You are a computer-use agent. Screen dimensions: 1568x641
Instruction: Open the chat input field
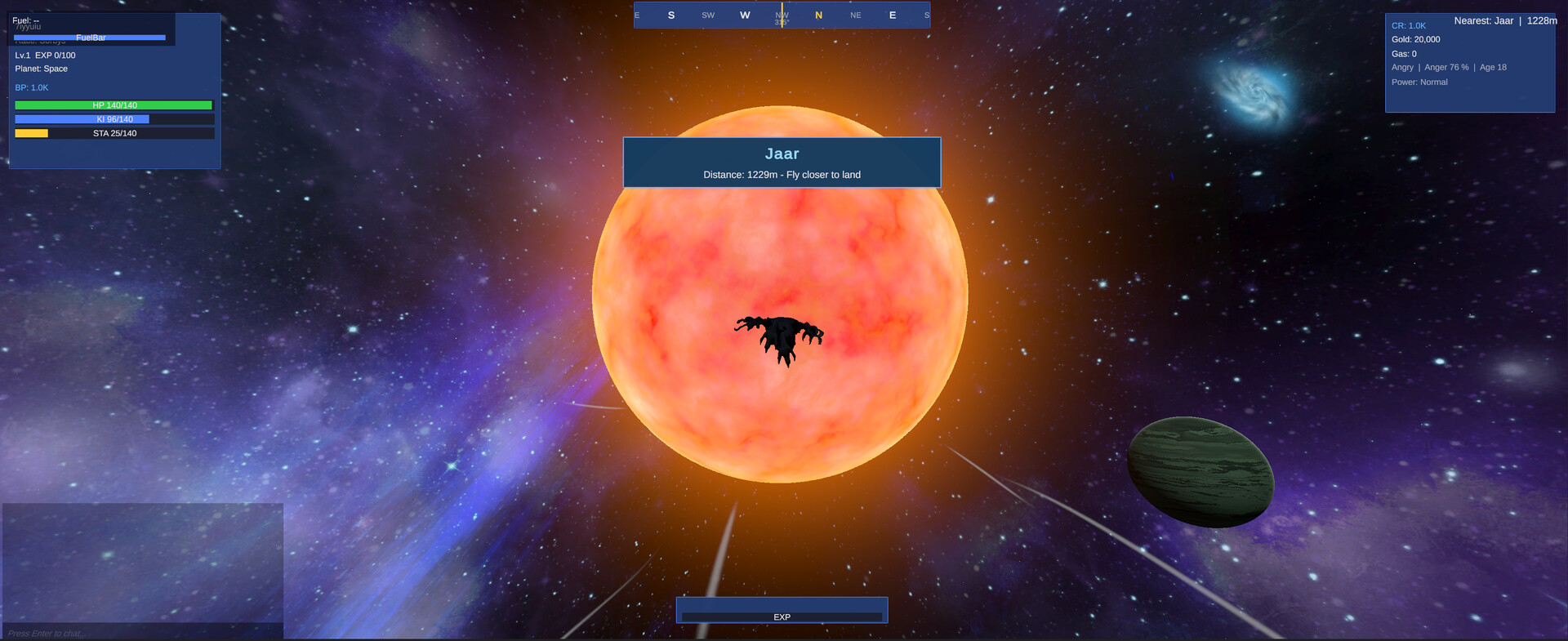coord(45,633)
